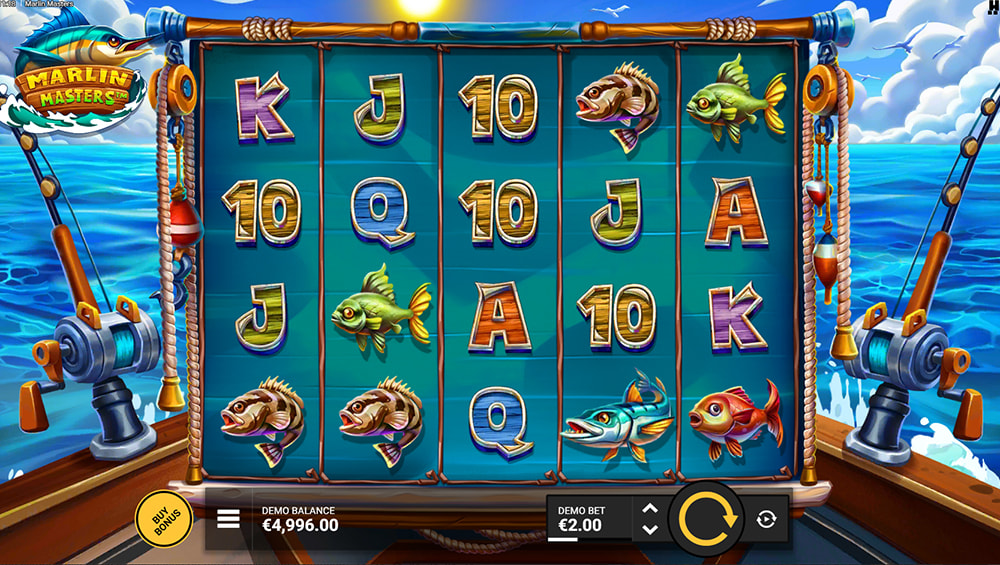
Task: Increase the demo bet with the up arrow
Action: [x=650, y=509]
